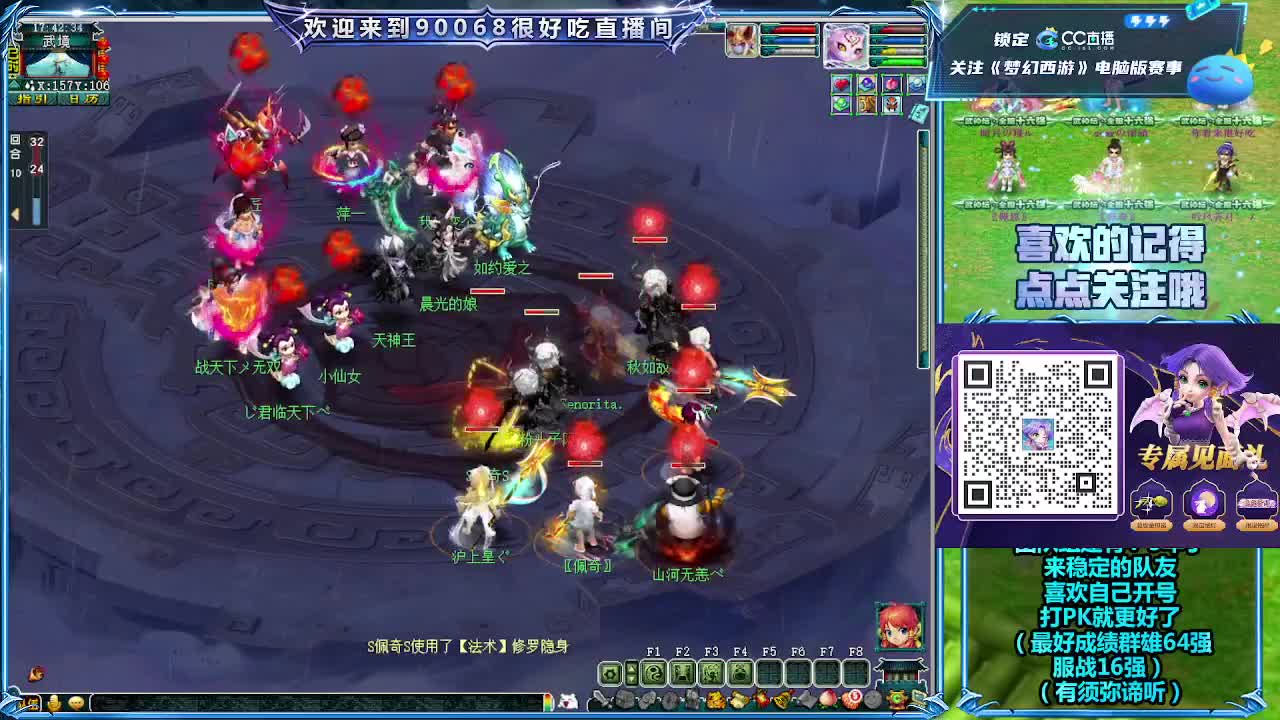This screenshot has height=720, width=1280.
Task: Switch hotkey page with the up arrow
Action: (631, 667)
